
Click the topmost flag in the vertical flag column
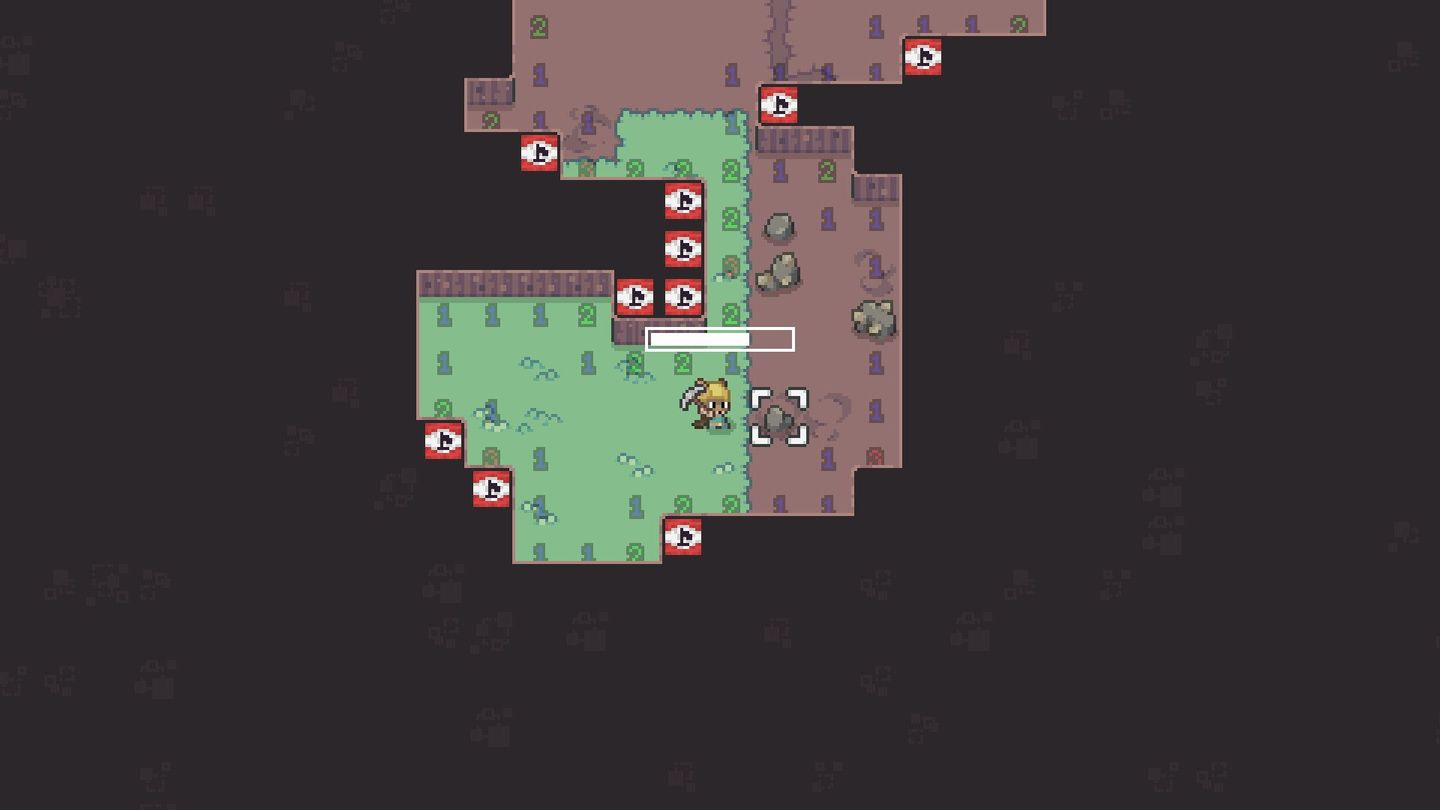pyautogui.click(x=683, y=201)
